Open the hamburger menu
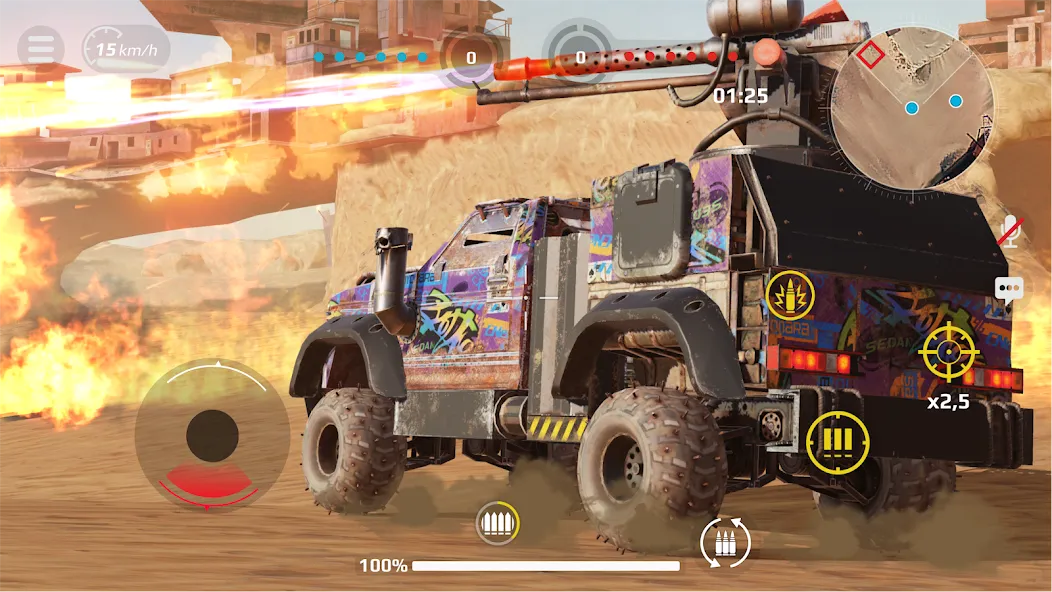This screenshot has height=592, width=1052. click(x=40, y=47)
